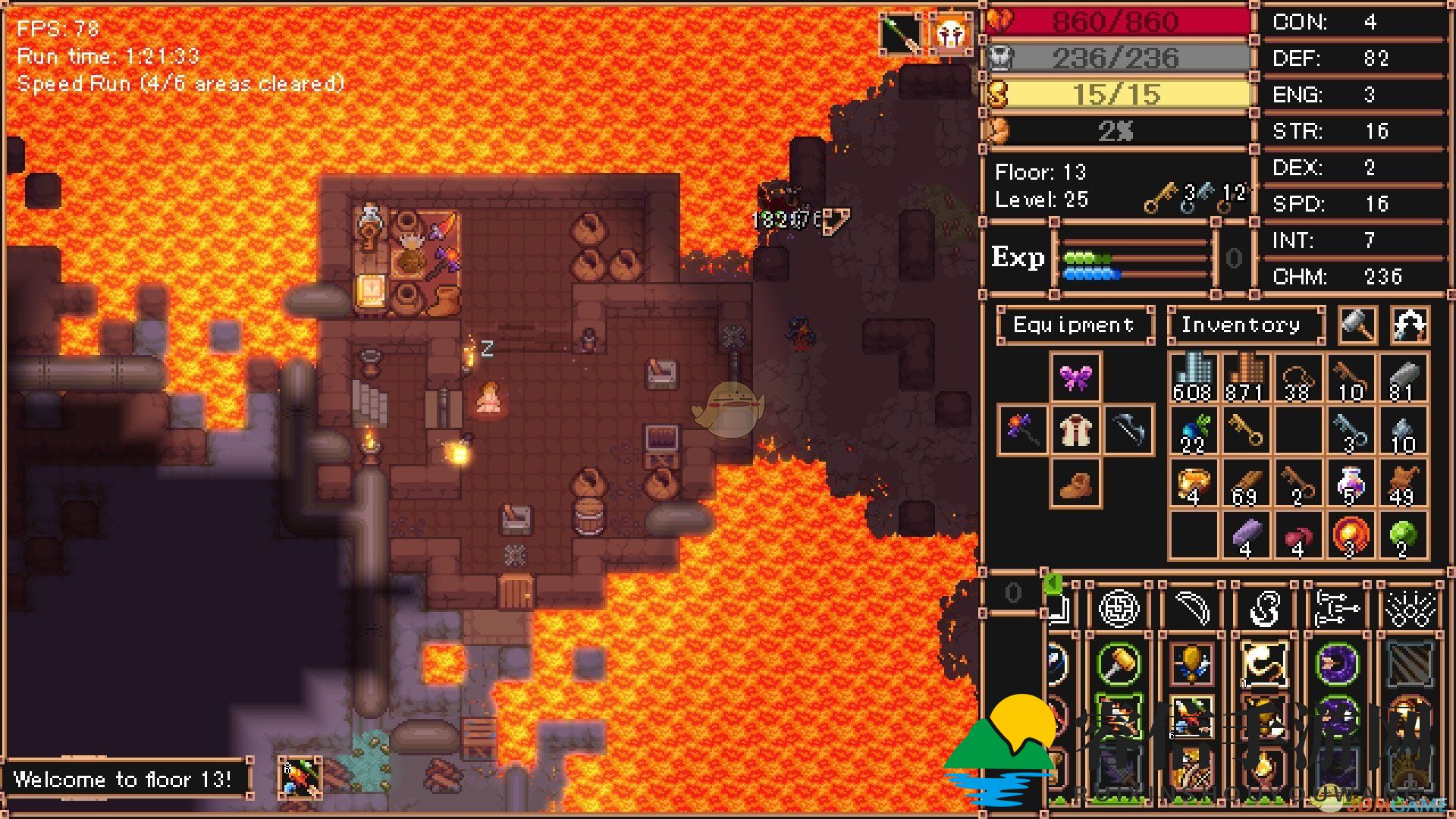Click the crying skull mask status icon
The height and width of the screenshot is (819, 1456).
coord(951,33)
